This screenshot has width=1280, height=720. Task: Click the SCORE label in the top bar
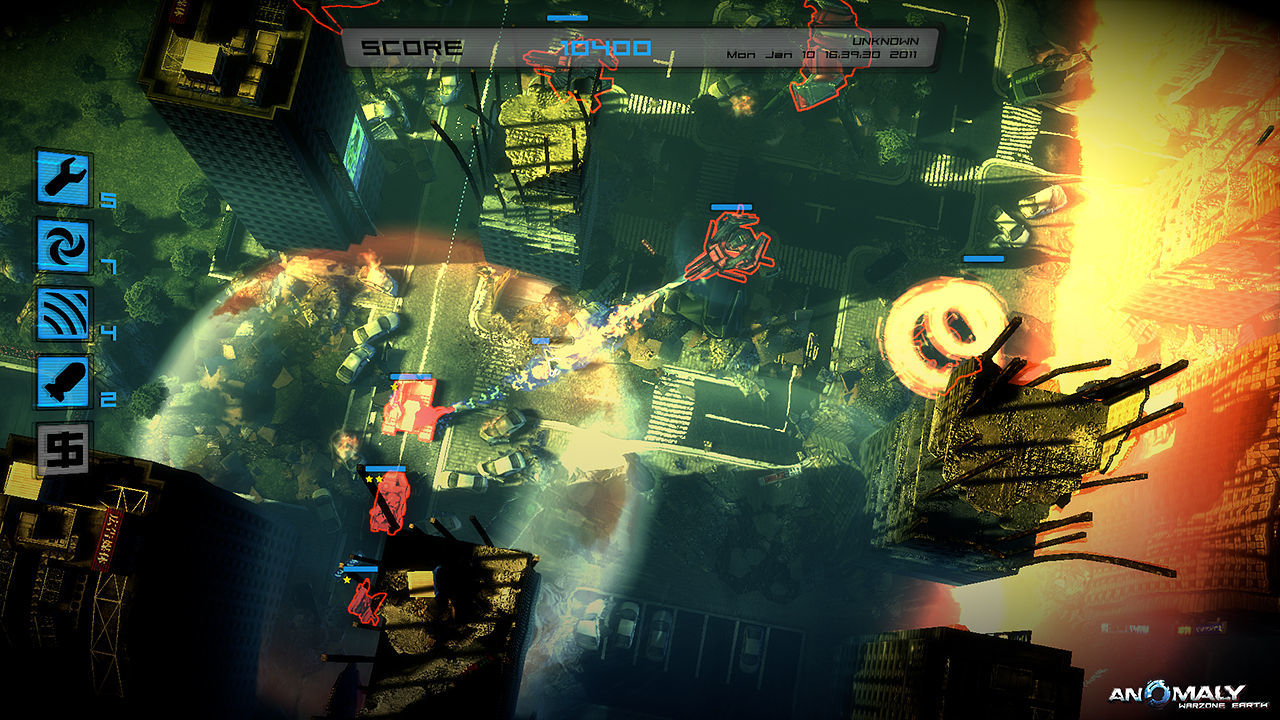coord(415,45)
